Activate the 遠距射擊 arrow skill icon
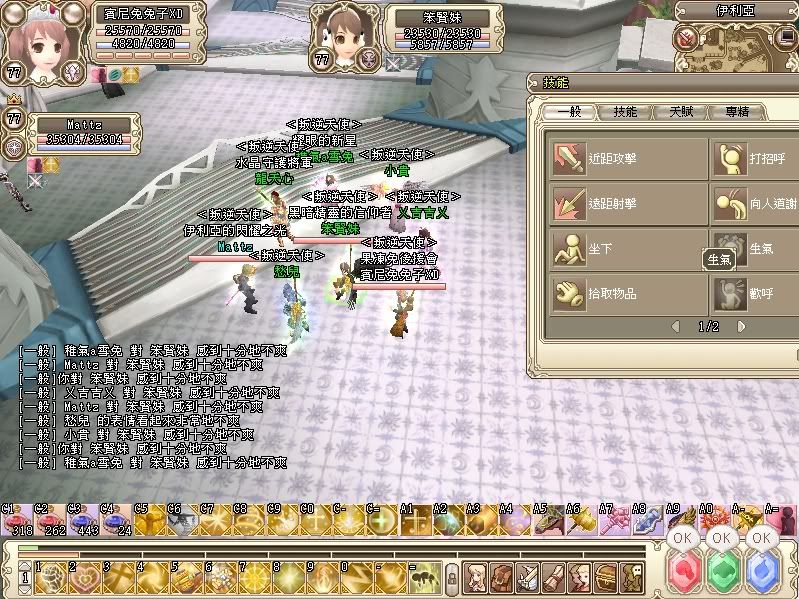The image size is (799, 599). (569, 203)
